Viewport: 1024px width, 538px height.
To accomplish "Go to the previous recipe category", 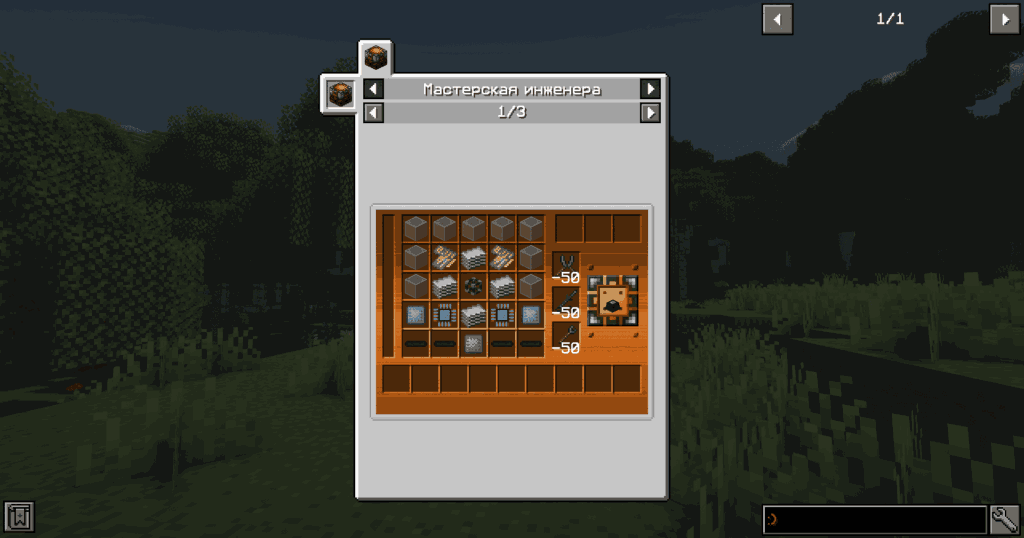I will click(373, 89).
